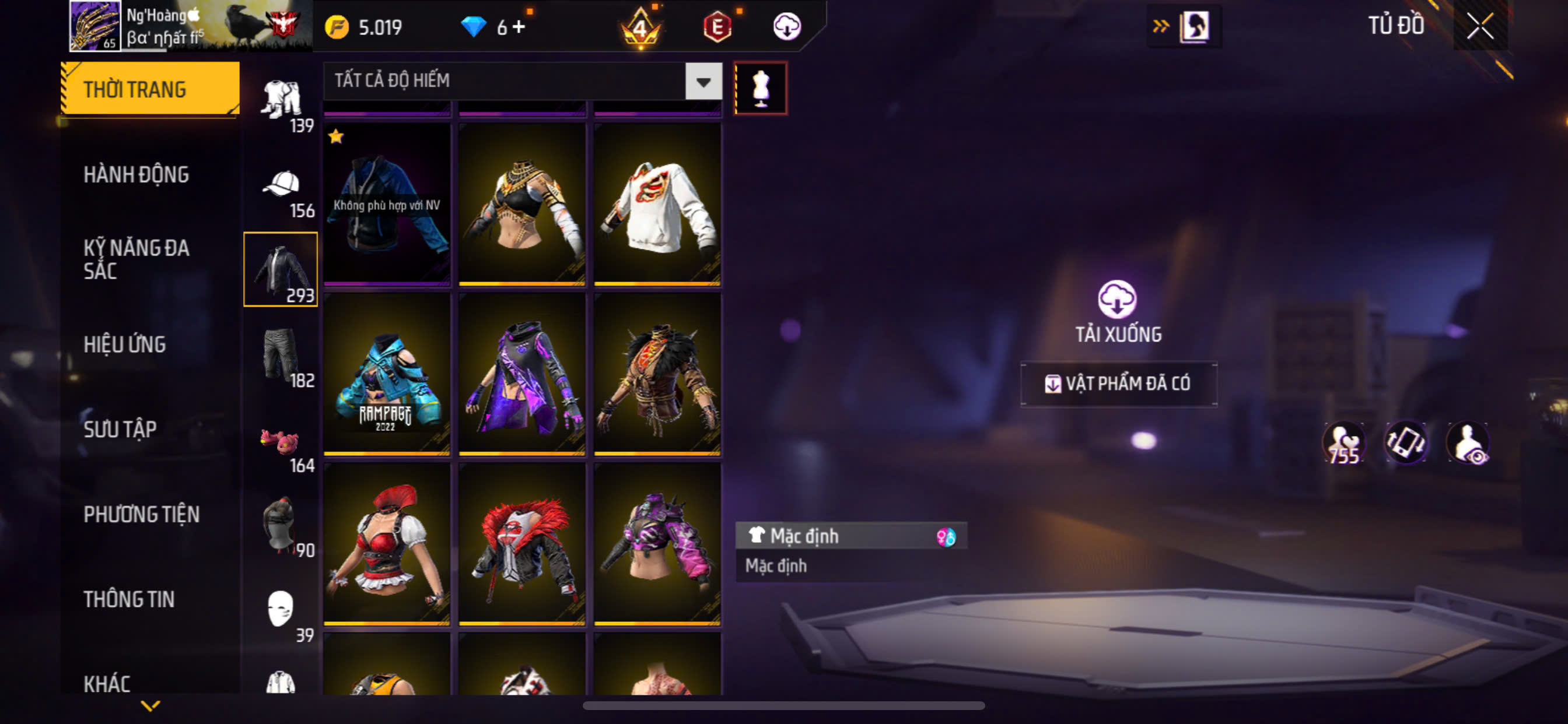Open the rarity filter dropdown
The width and height of the screenshot is (1568, 724).
click(703, 82)
